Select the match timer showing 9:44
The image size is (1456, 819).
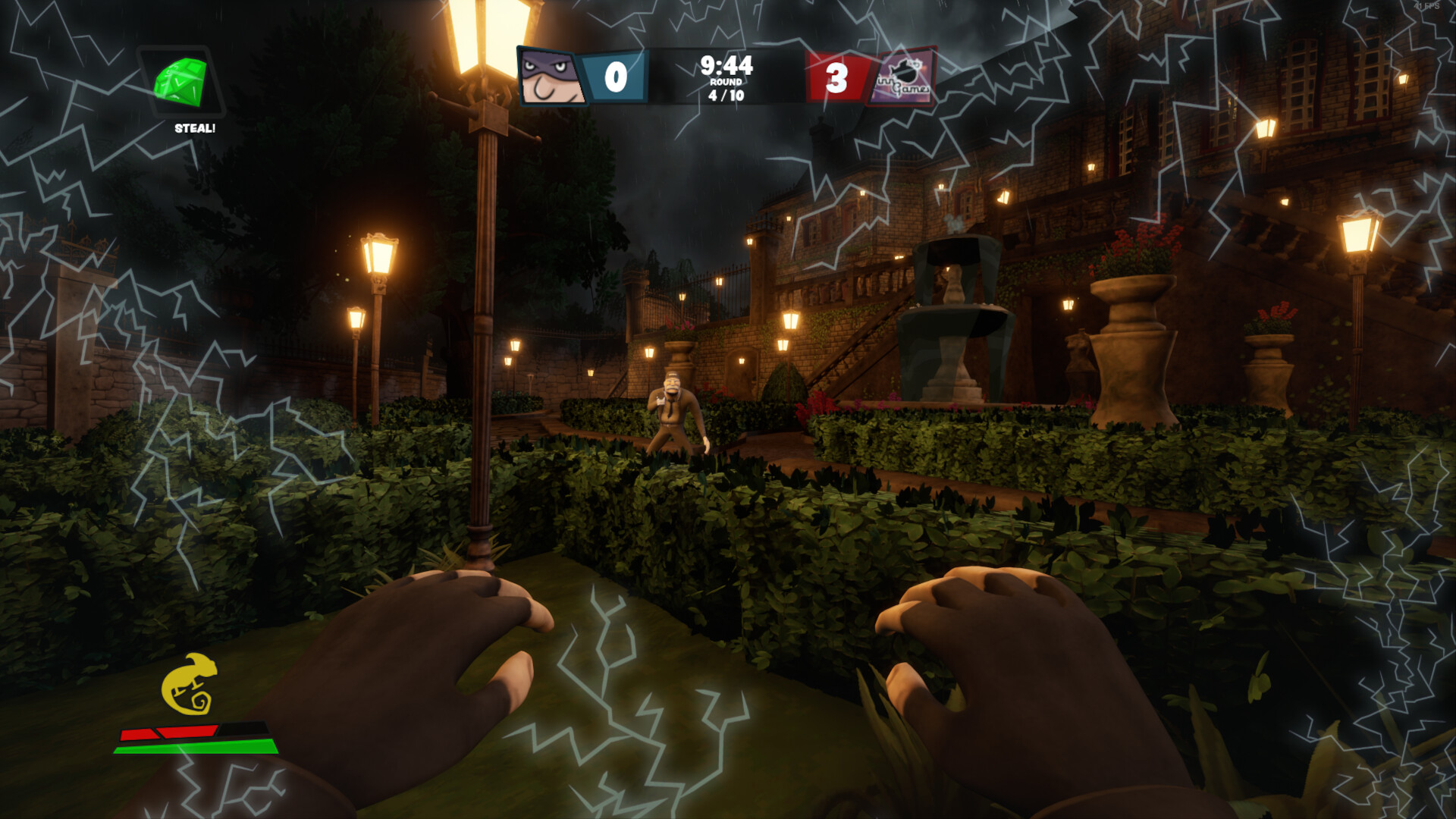coord(726,67)
